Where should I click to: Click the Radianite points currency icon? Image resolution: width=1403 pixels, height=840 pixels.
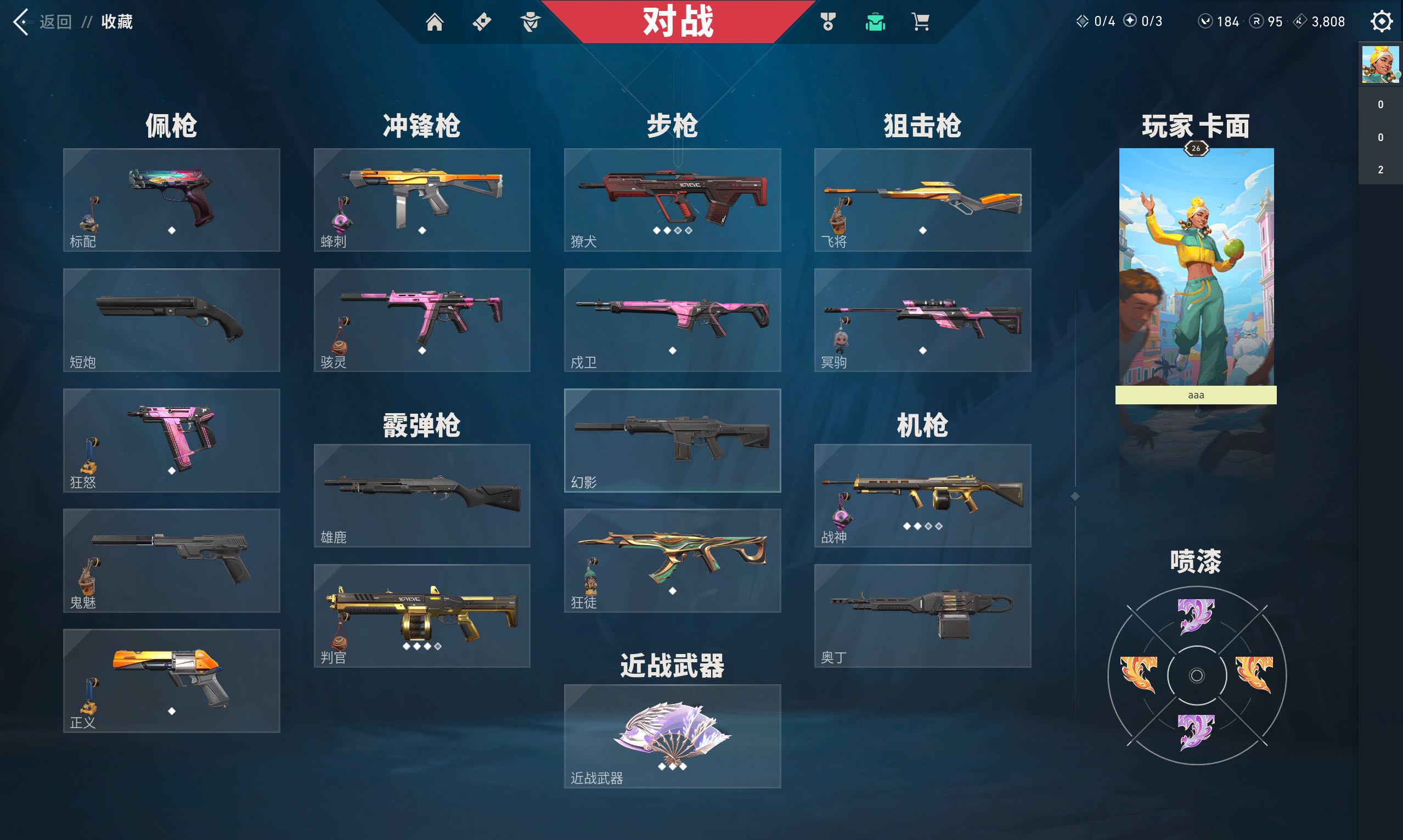pos(1256,21)
